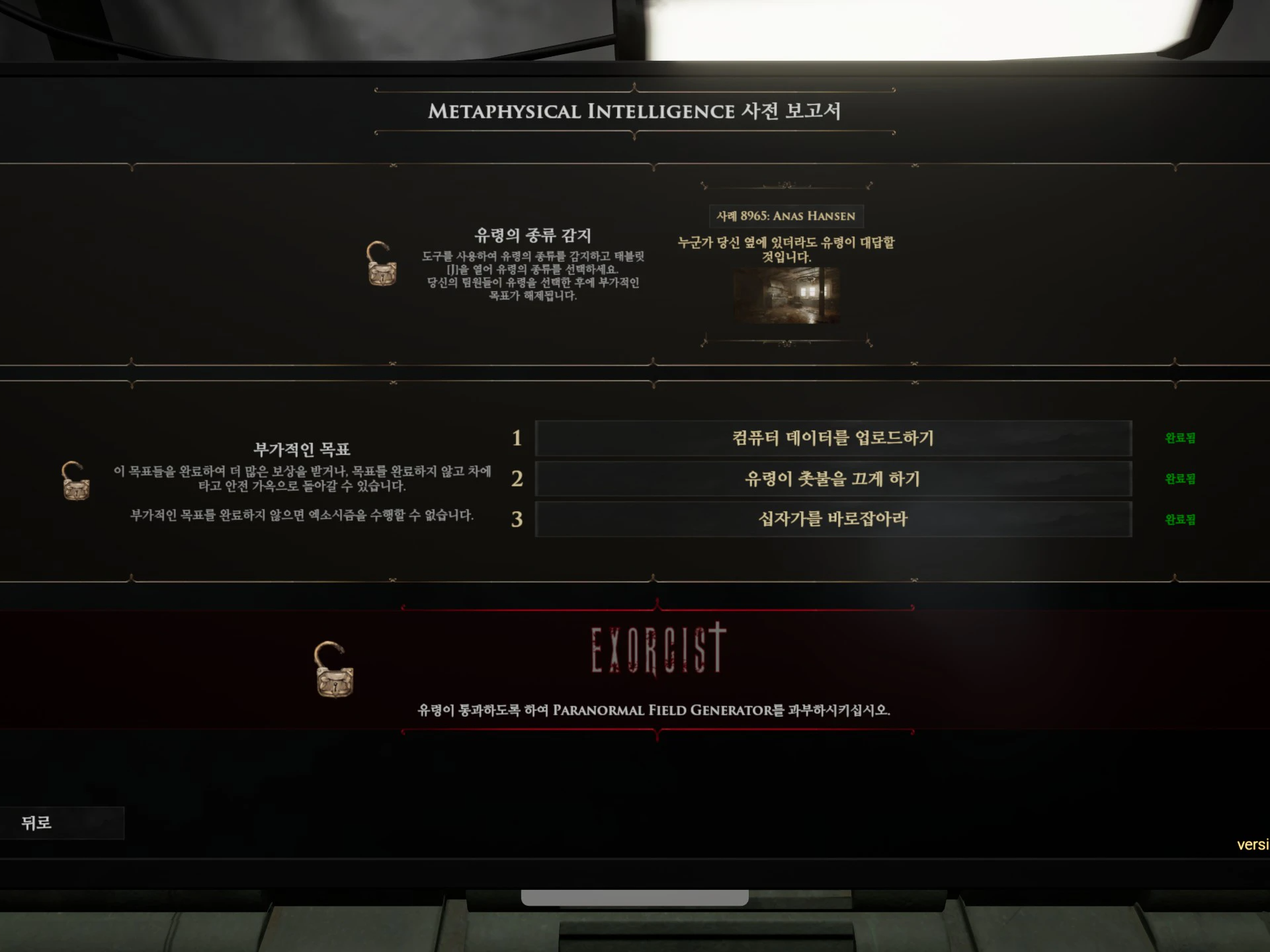Toggle completion status of 컴퓨터 데이터를 업로드하기
The image size is (1270, 952).
pyautogui.click(x=1179, y=438)
